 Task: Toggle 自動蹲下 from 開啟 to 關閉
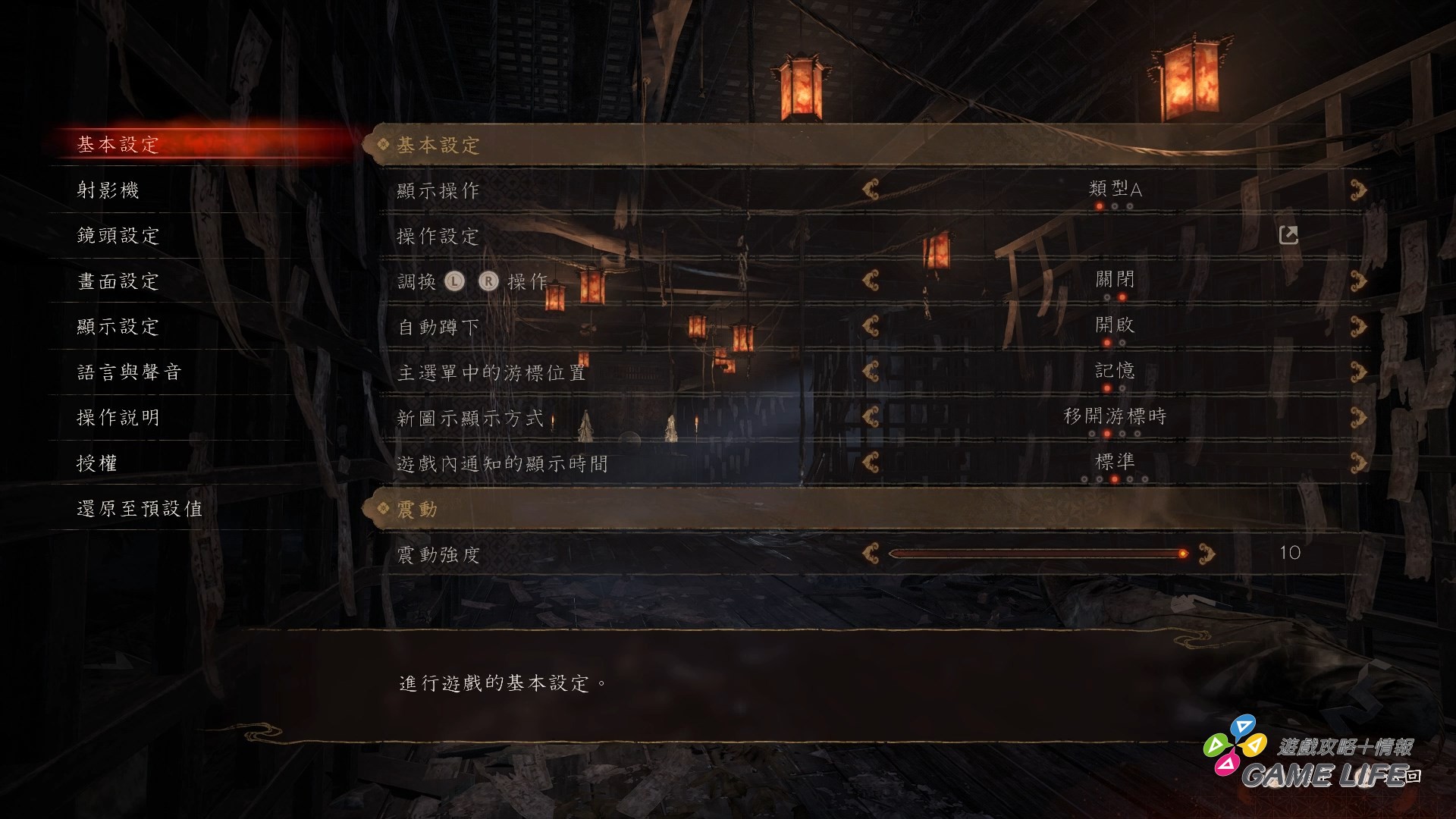(1357, 325)
